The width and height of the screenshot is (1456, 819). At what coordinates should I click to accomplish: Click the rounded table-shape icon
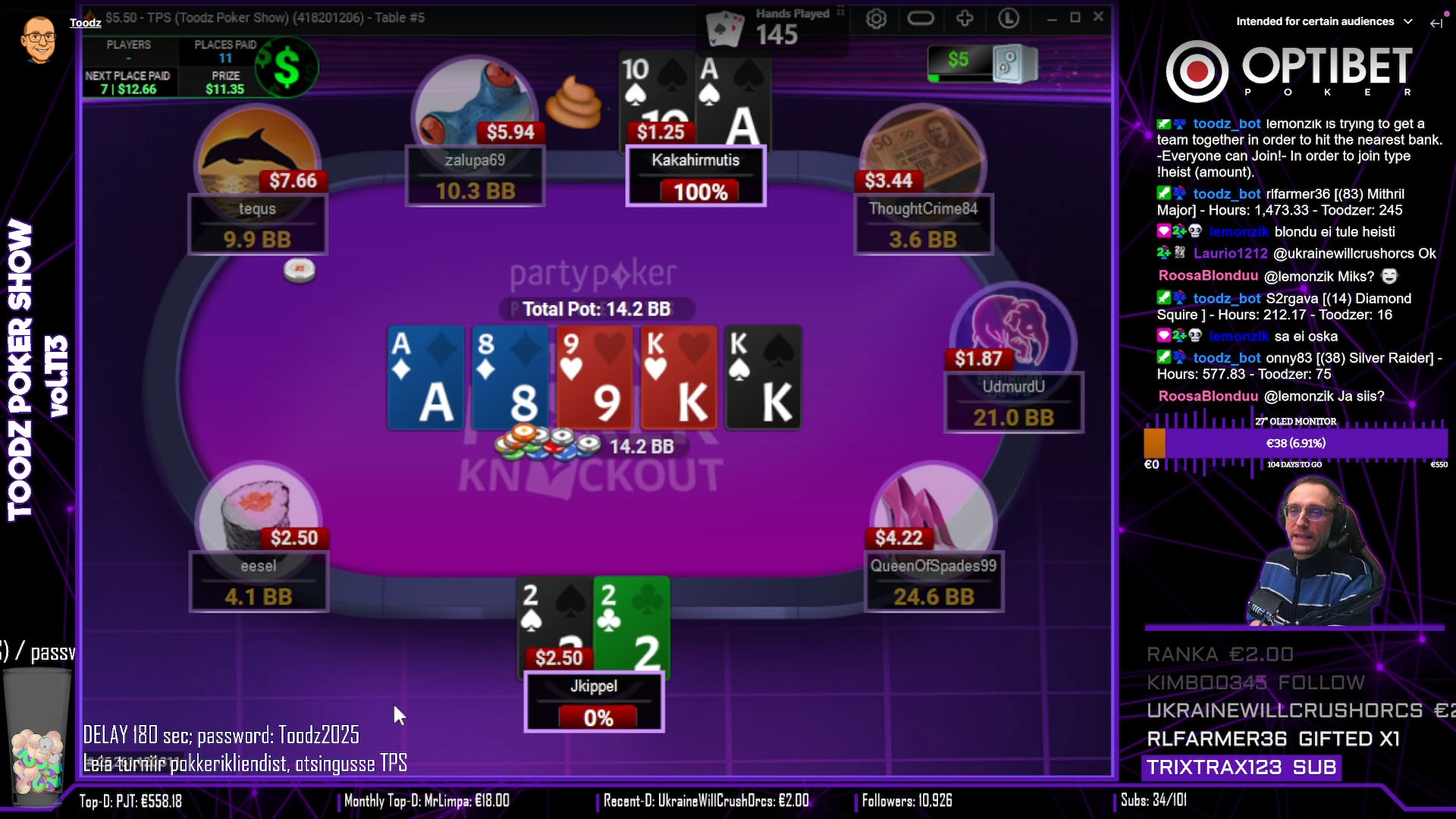921,18
